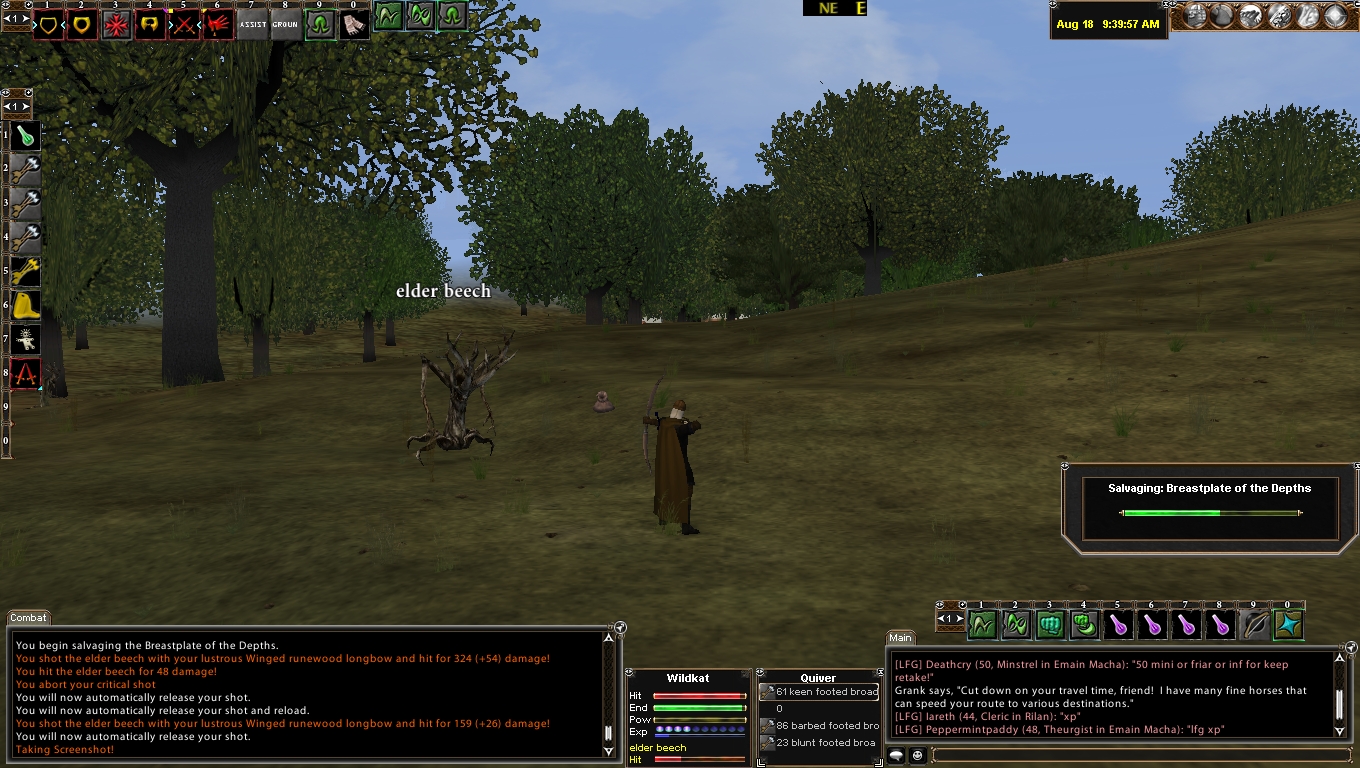Activate the ASSIST macro button
This screenshot has width=1360, height=768.
point(252,25)
